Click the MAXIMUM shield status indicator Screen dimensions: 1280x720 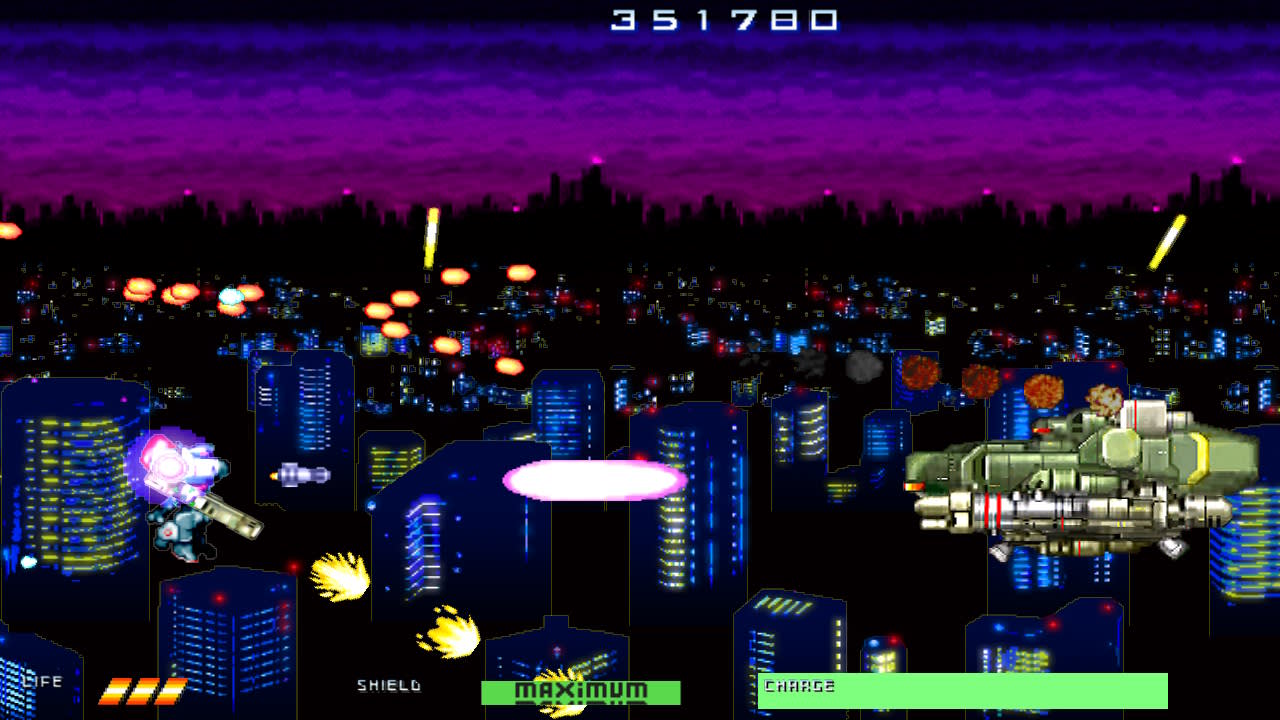click(x=580, y=690)
